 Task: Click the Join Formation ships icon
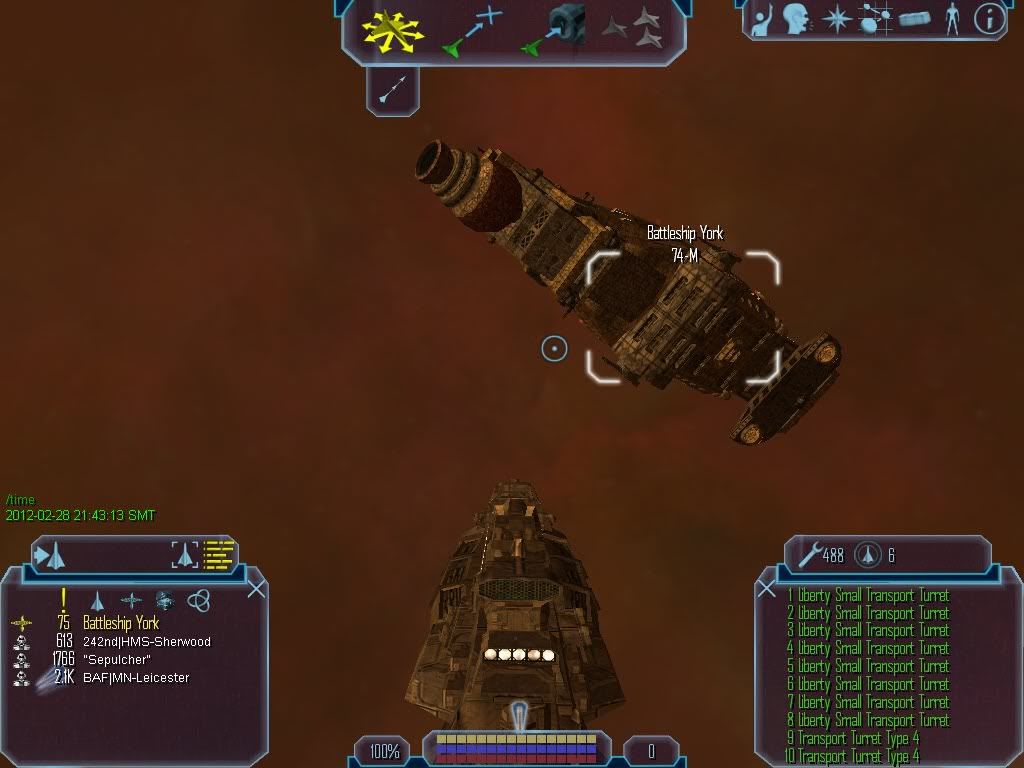pyautogui.click(x=633, y=29)
